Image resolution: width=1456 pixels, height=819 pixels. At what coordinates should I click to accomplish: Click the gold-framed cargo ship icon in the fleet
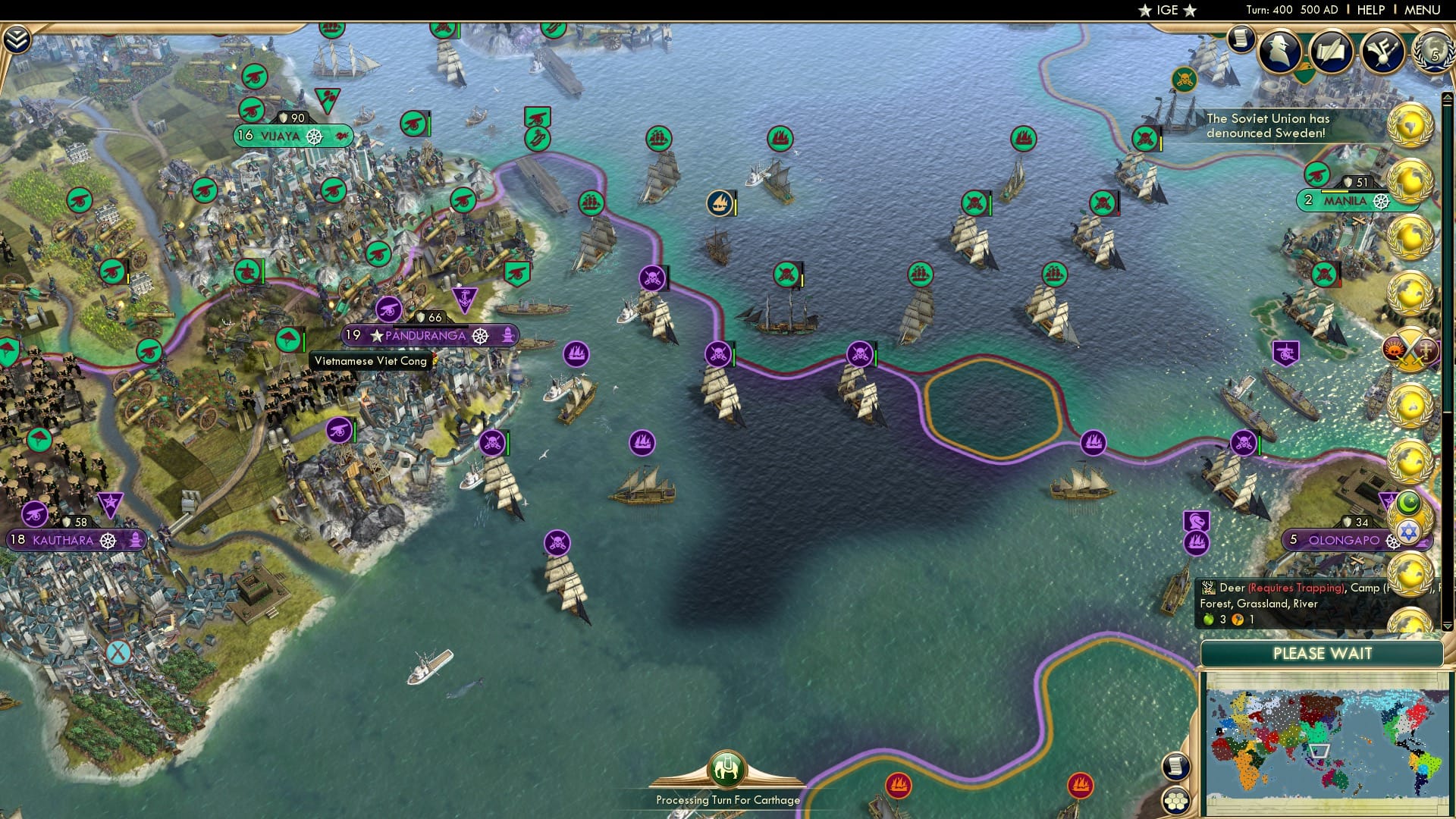click(717, 203)
